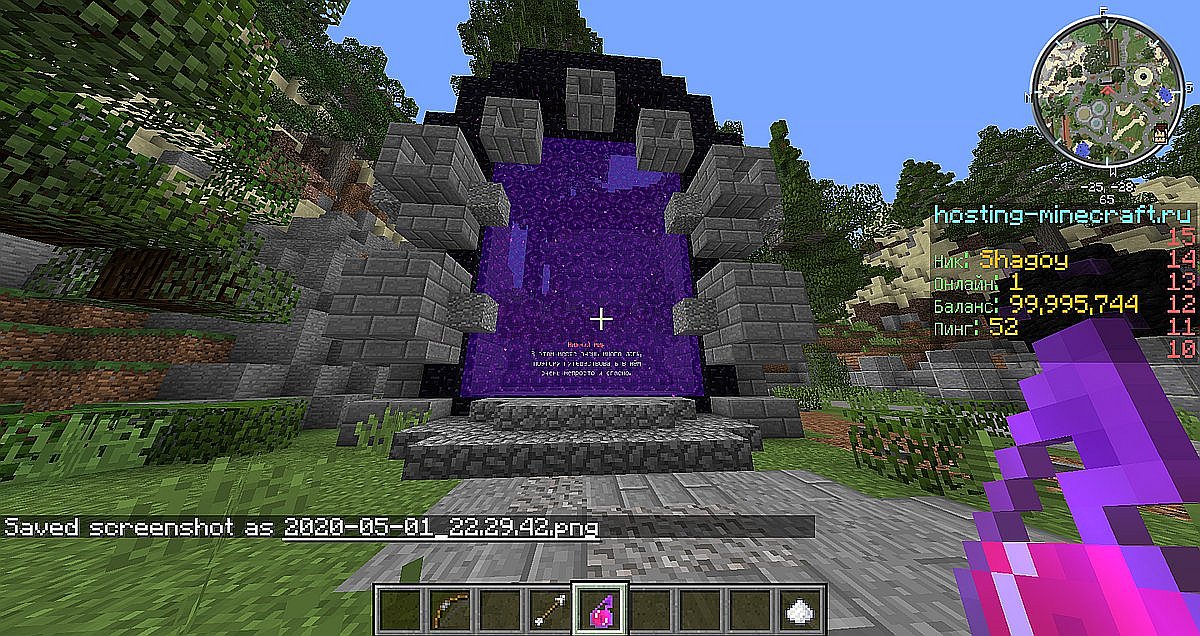Select the arrow hotbar slot
The width and height of the screenshot is (1200, 636).
(547, 607)
